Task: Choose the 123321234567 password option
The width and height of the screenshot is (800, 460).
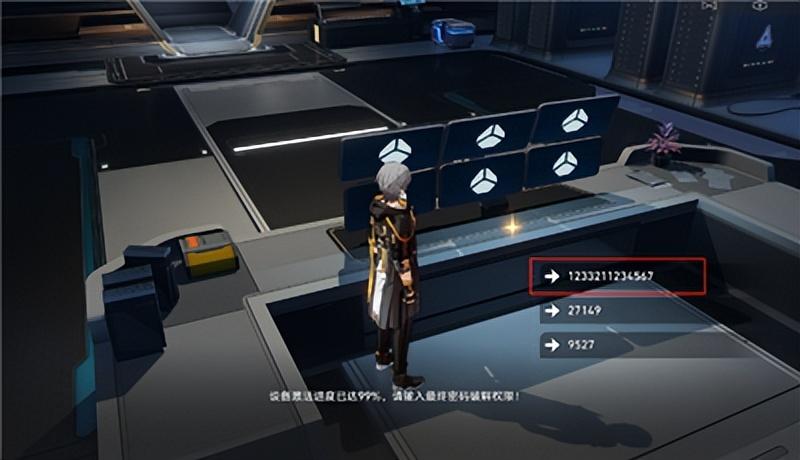Action: [617, 276]
